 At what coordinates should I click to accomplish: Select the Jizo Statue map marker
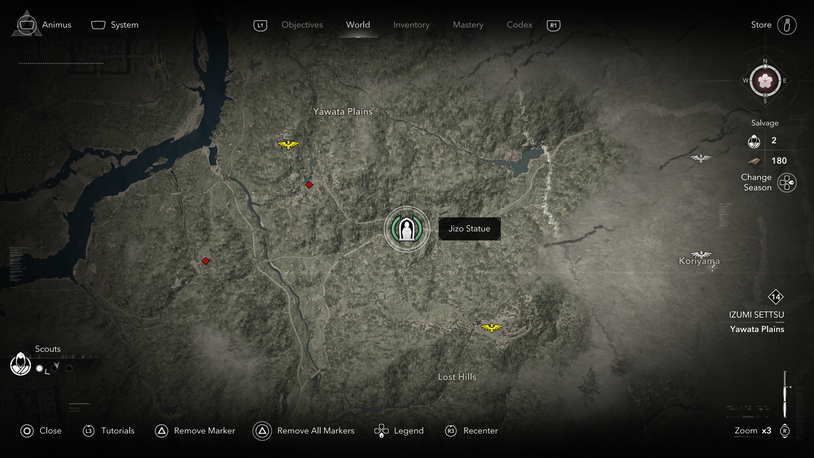tap(406, 230)
